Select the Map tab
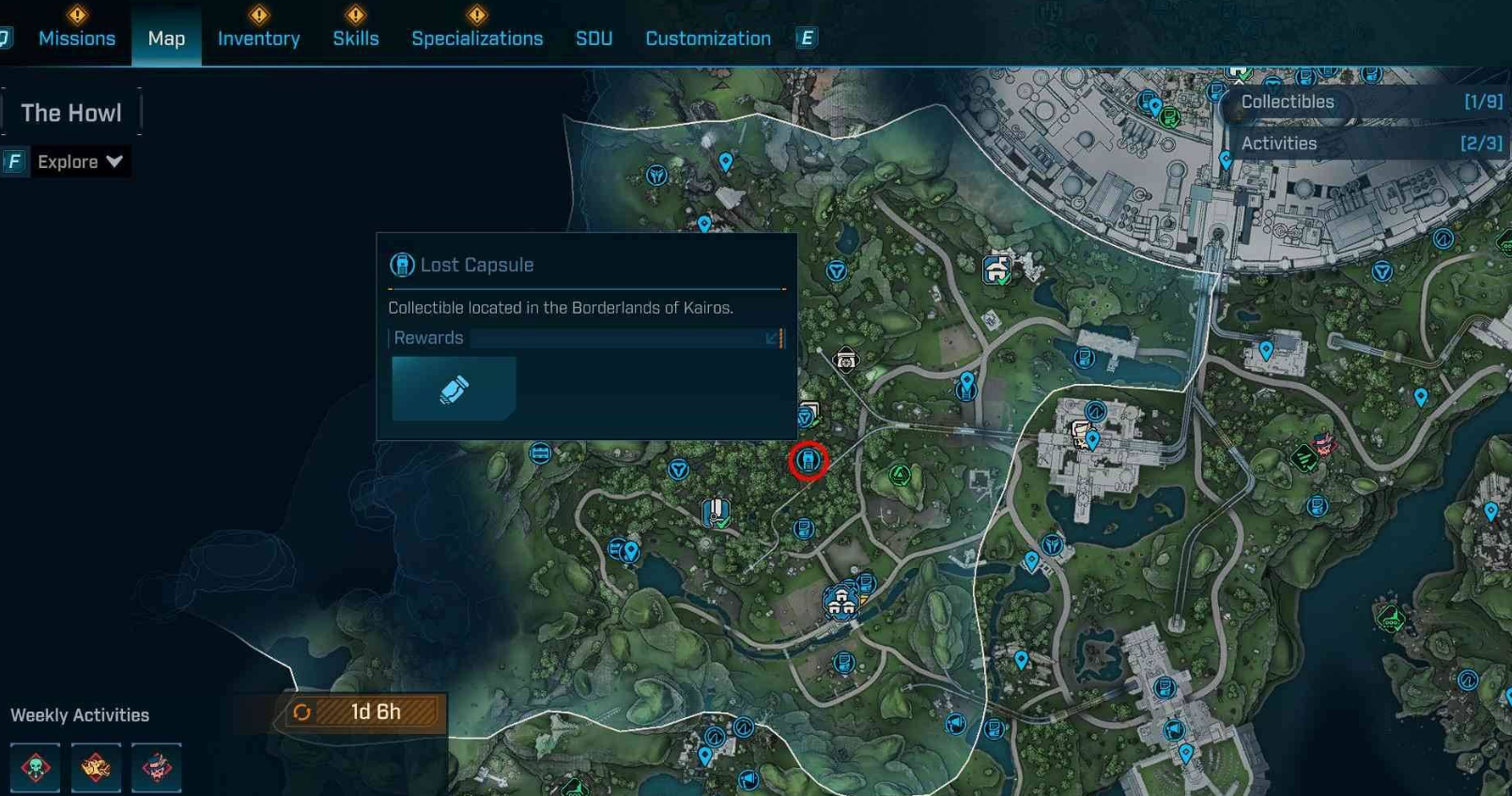Viewport: 1512px width, 796px height. tap(166, 38)
